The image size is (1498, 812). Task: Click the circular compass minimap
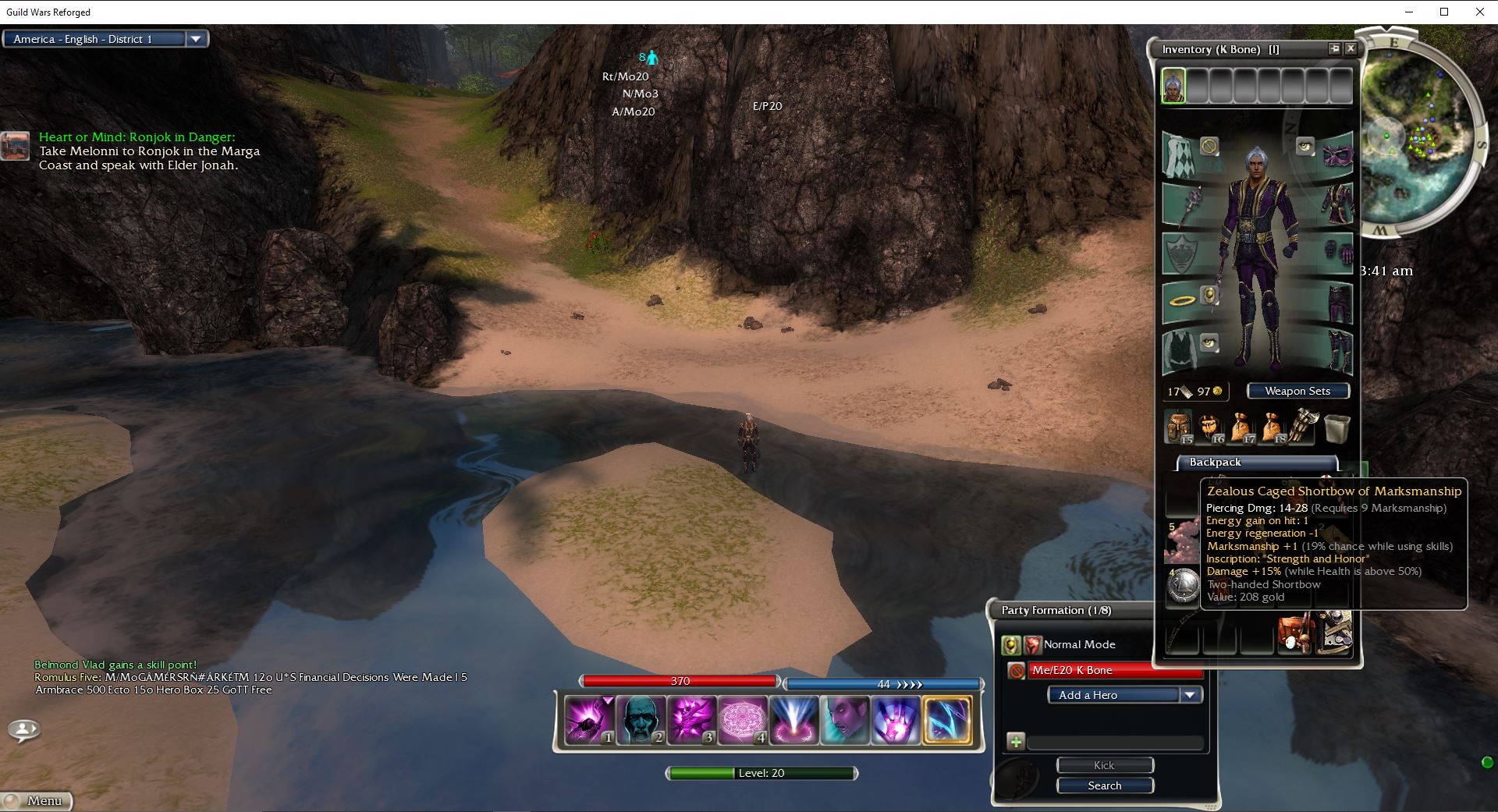tap(1420, 133)
